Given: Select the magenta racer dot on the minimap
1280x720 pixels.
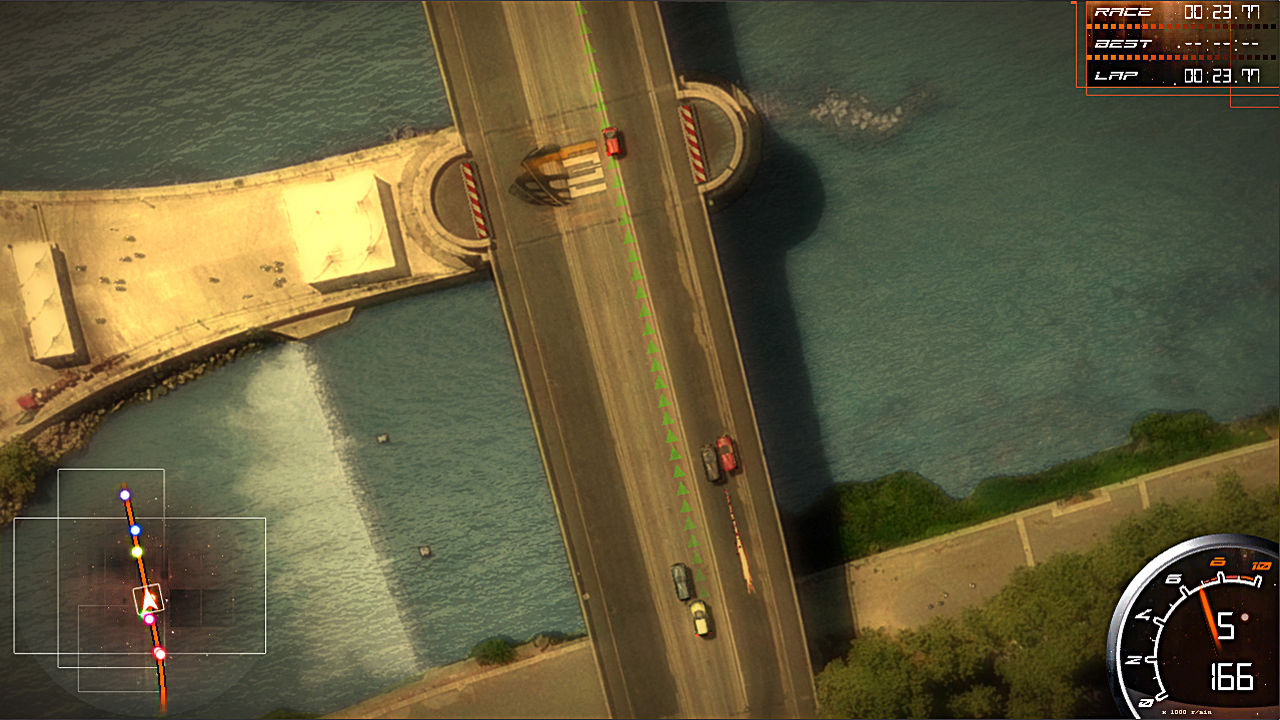Looking at the screenshot, I should (149, 619).
